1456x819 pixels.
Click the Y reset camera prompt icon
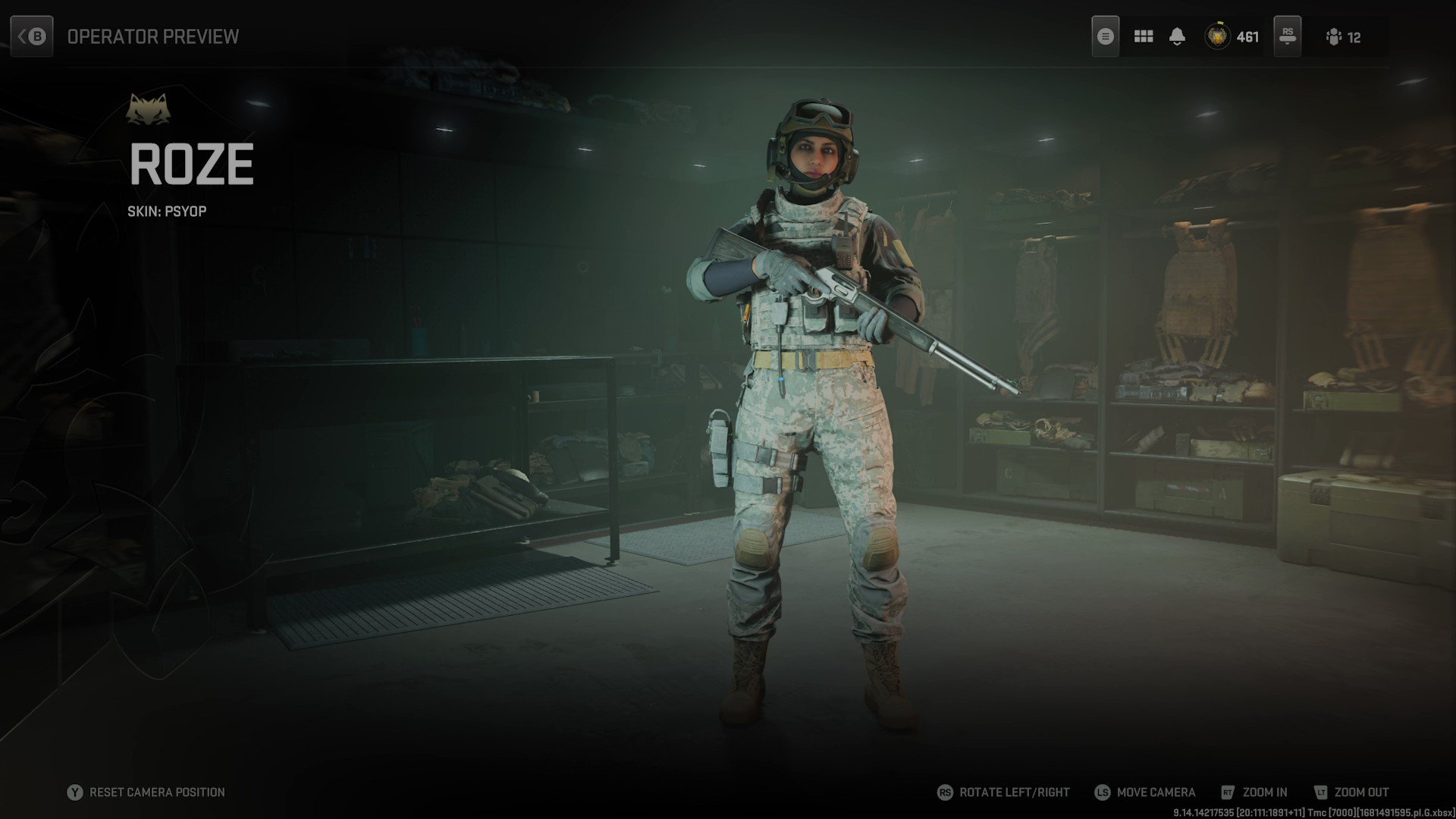(x=74, y=792)
